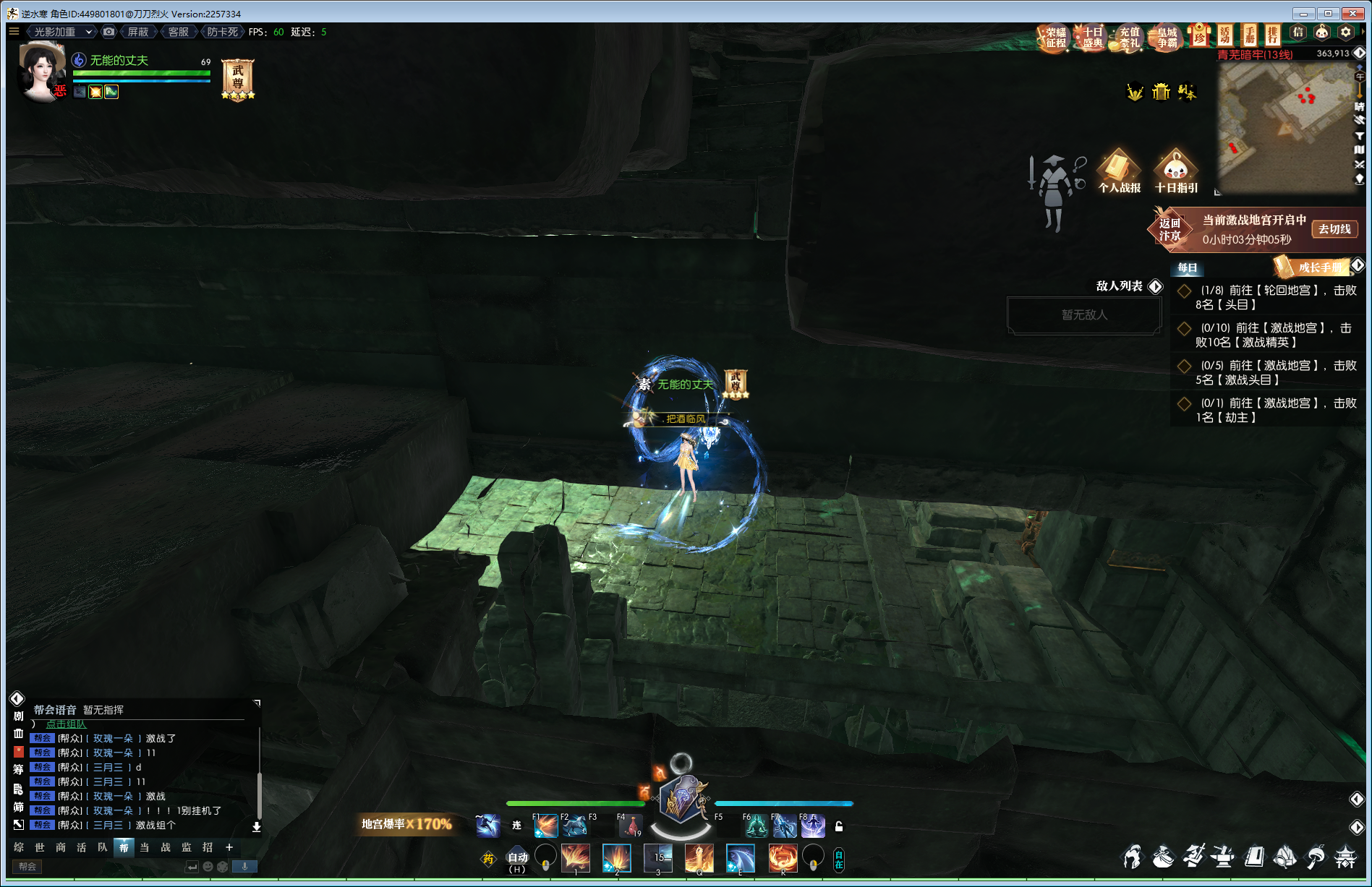Image resolution: width=1372 pixels, height=887 pixels.
Task: Switch chat to the 世 world tab
Action: coord(40,847)
